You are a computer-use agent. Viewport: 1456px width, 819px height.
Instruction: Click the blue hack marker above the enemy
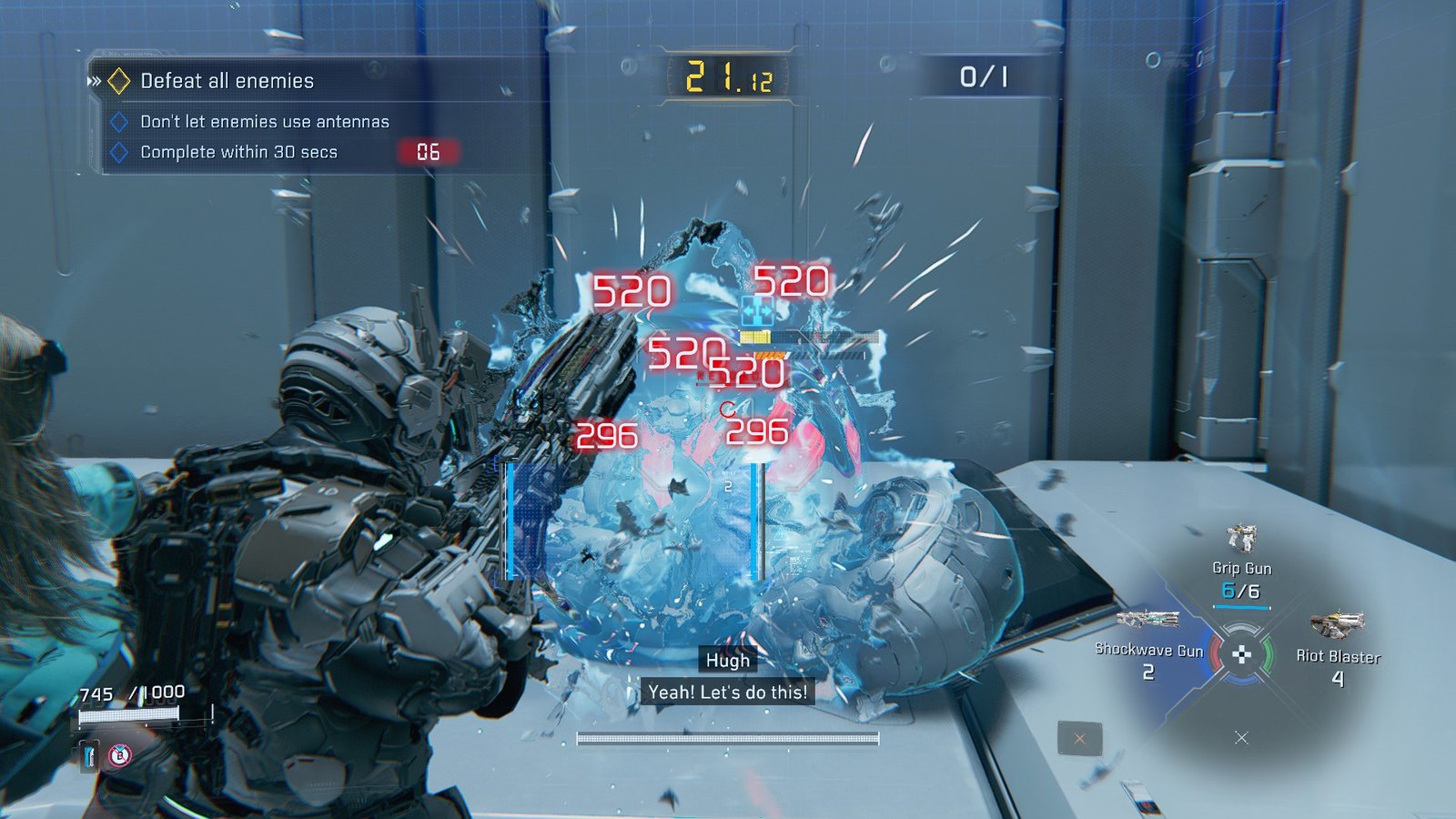pyautogui.click(x=756, y=312)
